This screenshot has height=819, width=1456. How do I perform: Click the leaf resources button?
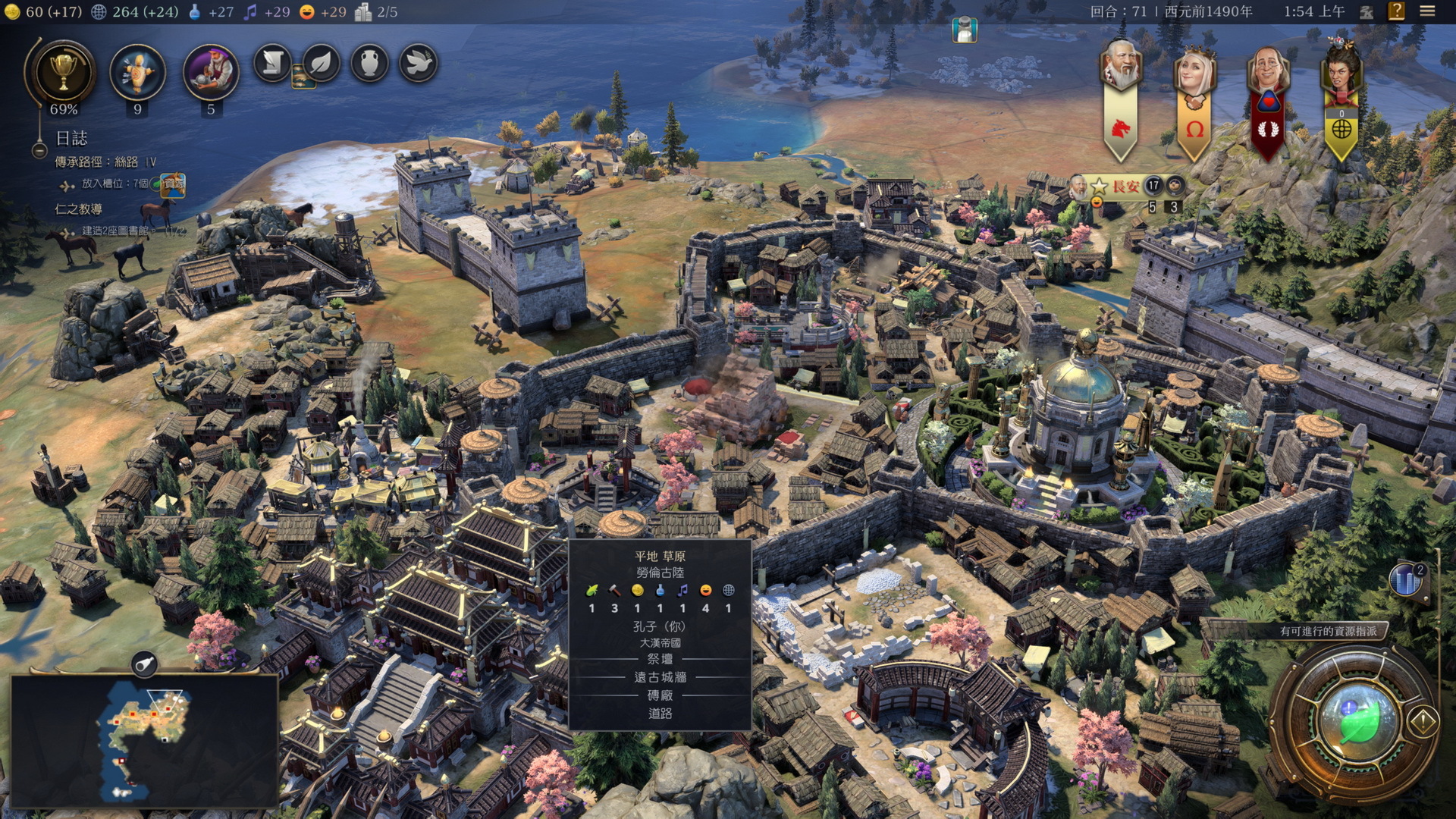[322, 64]
